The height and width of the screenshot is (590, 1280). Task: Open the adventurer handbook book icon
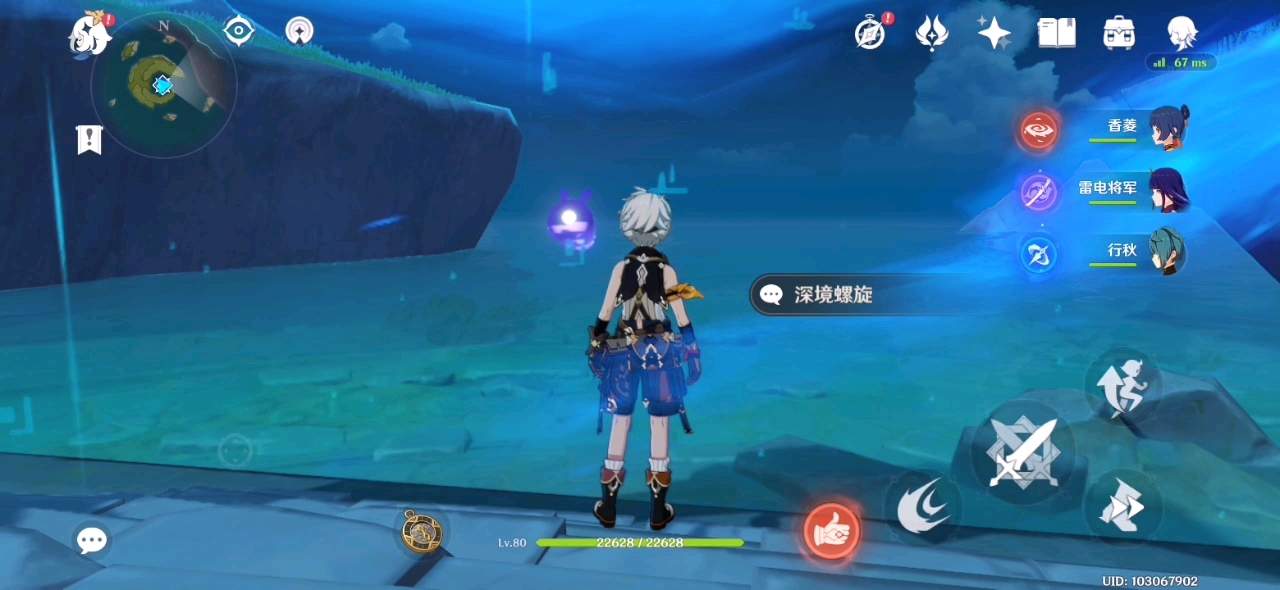tap(1056, 33)
